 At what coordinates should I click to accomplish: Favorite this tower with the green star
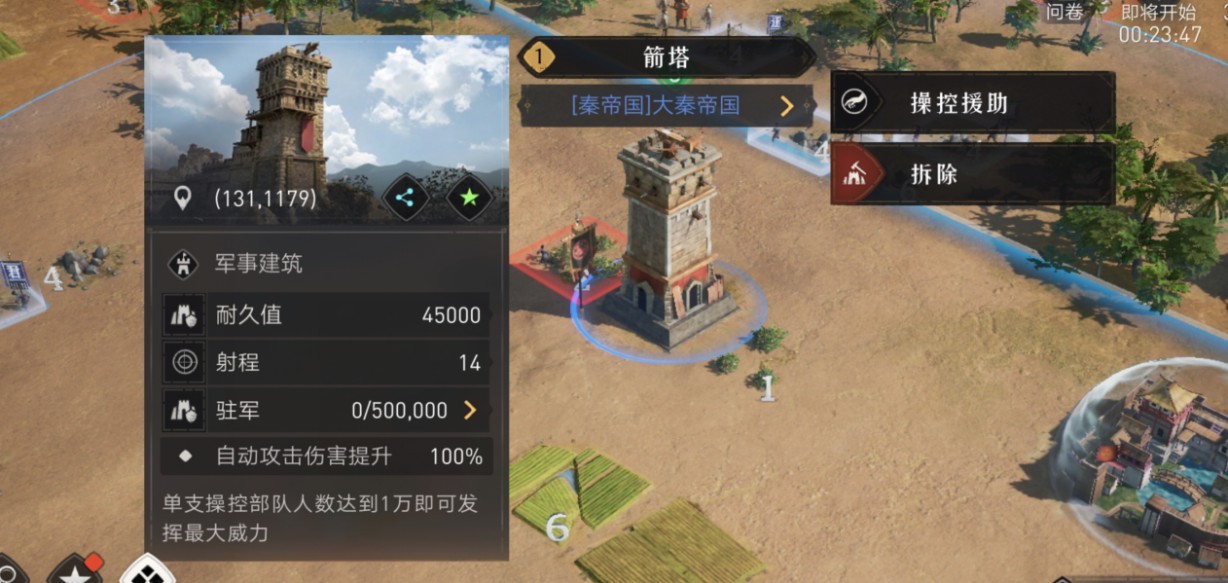point(470,197)
